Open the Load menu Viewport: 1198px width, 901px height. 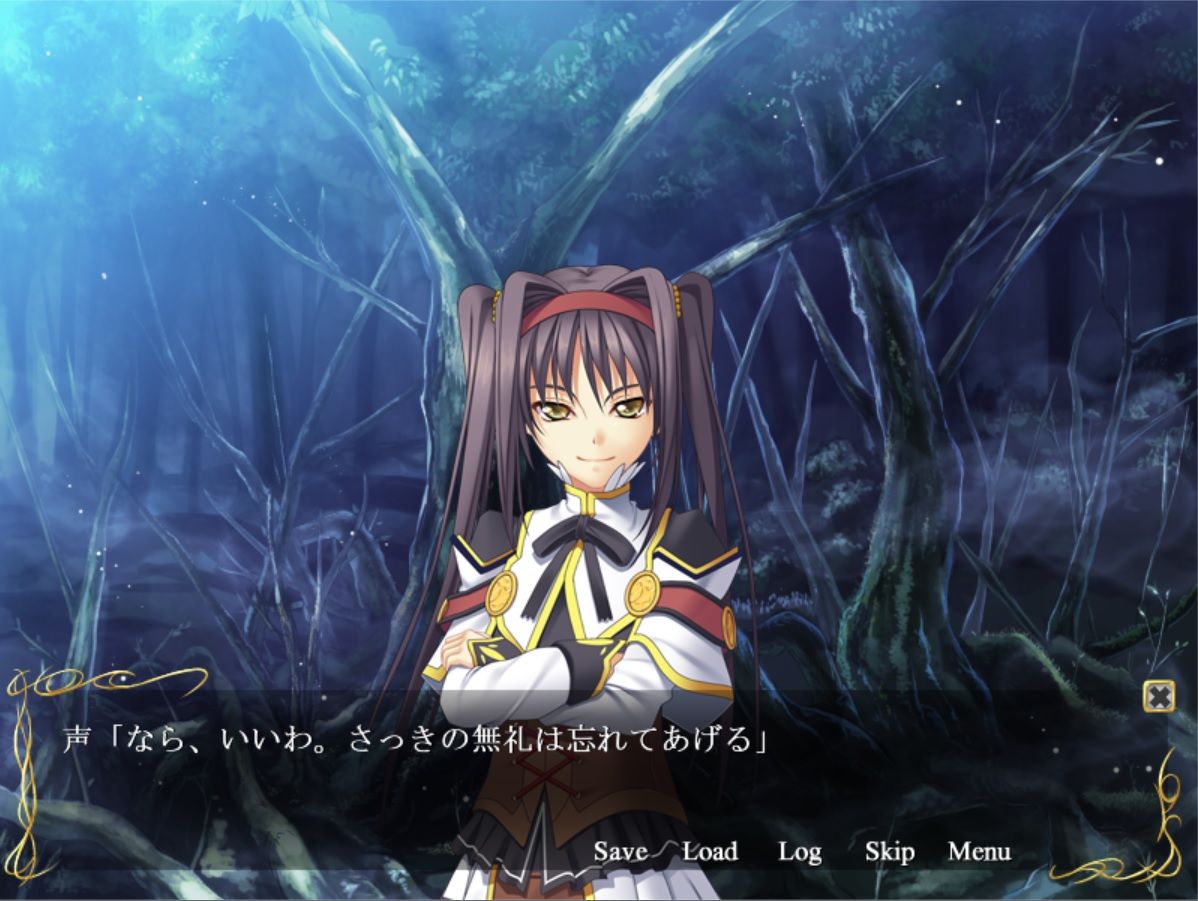[710, 852]
